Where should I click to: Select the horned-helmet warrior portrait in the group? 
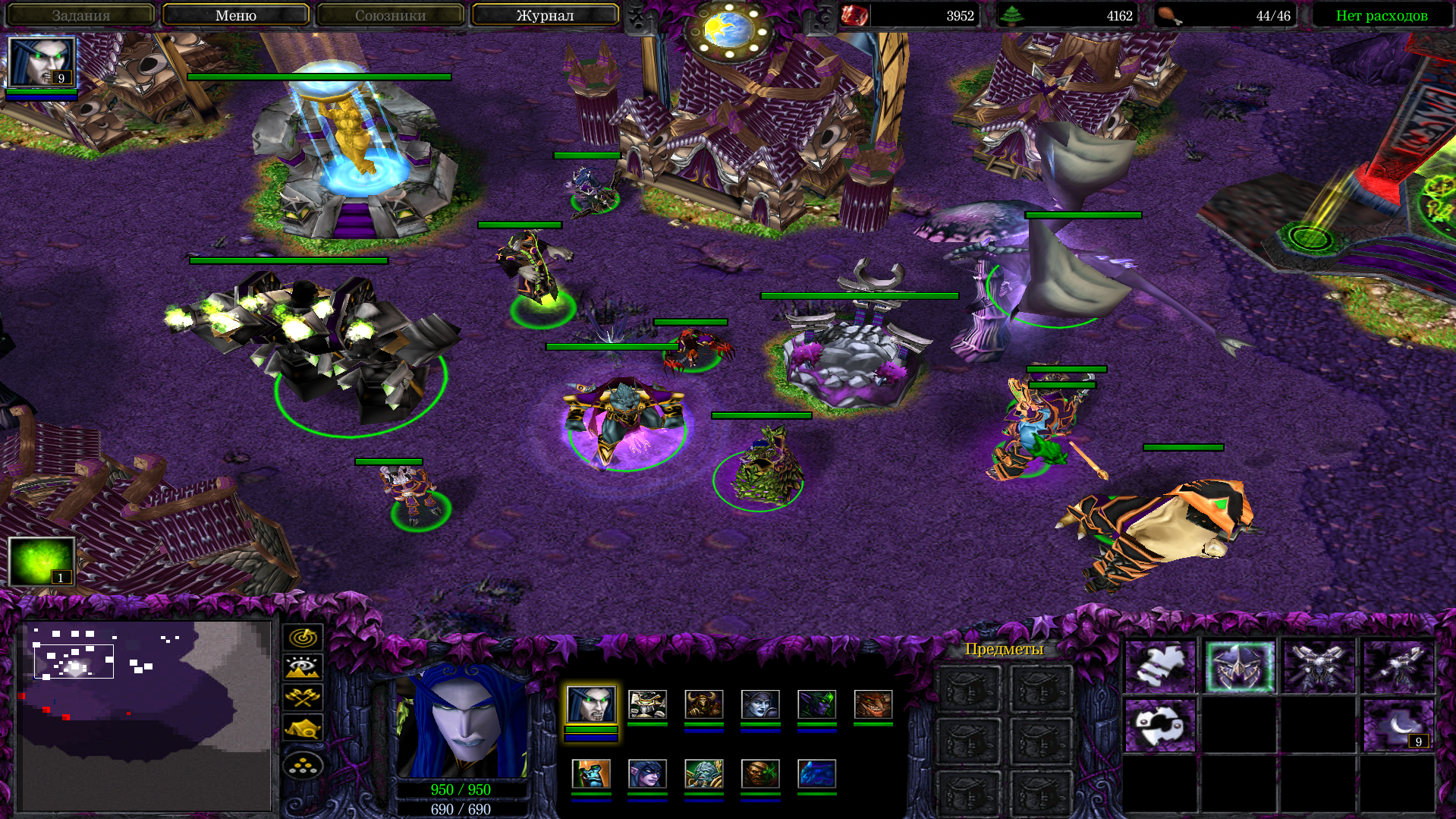pyautogui.click(x=703, y=704)
